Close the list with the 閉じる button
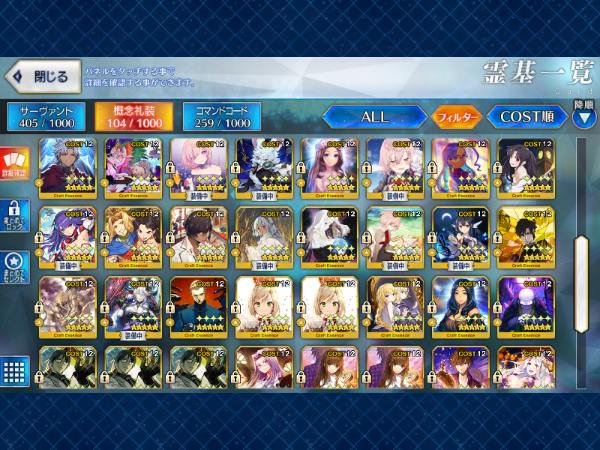Screen dimensions: 600x450 click(41, 76)
